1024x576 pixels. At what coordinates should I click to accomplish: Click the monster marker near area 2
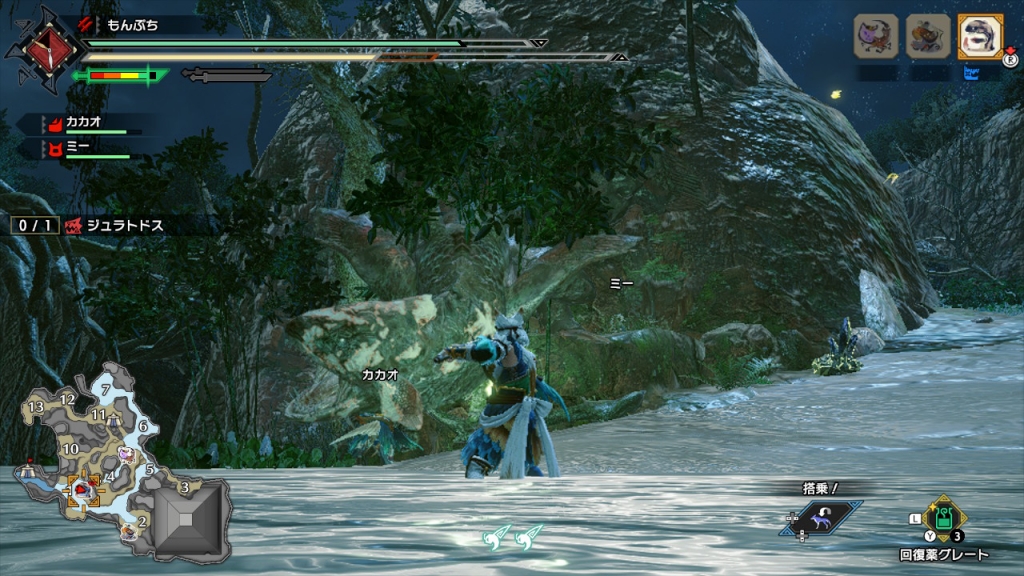[129, 532]
